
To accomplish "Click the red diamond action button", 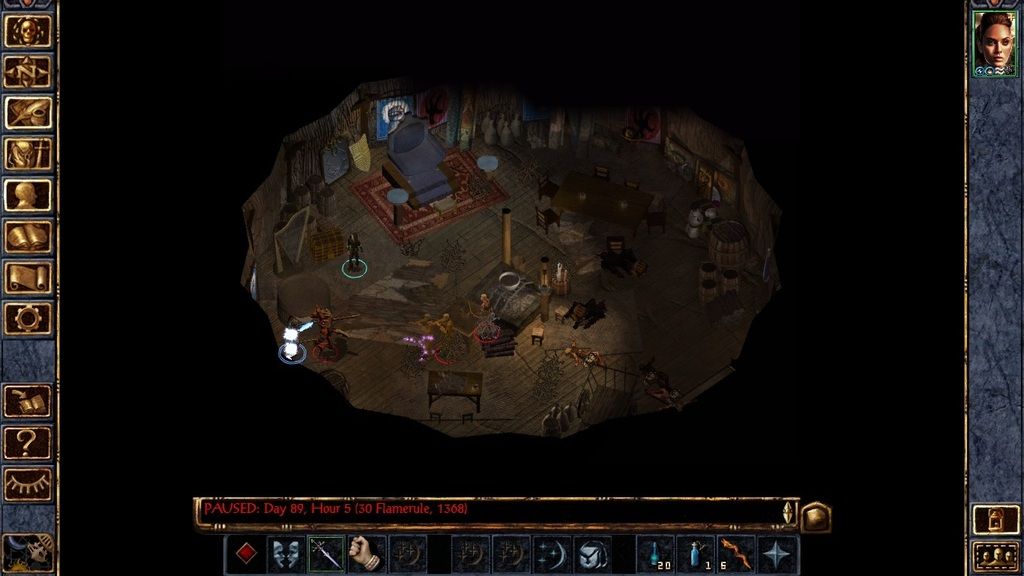I will pyautogui.click(x=245, y=554).
